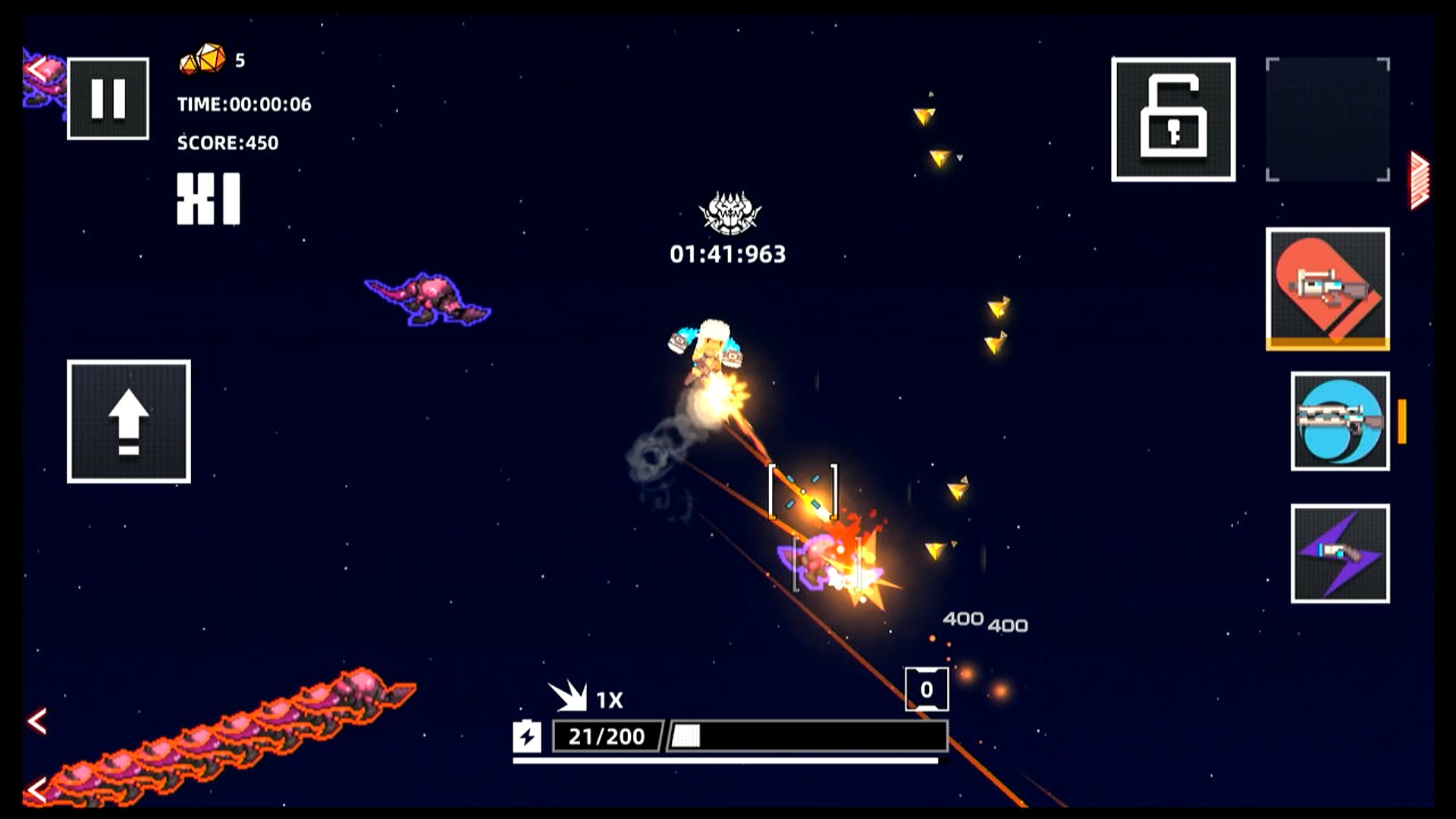This screenshot has width=1456, height=819.
Task: Tap the battery energy icon beside 21/200
Action: pos(529,735)
